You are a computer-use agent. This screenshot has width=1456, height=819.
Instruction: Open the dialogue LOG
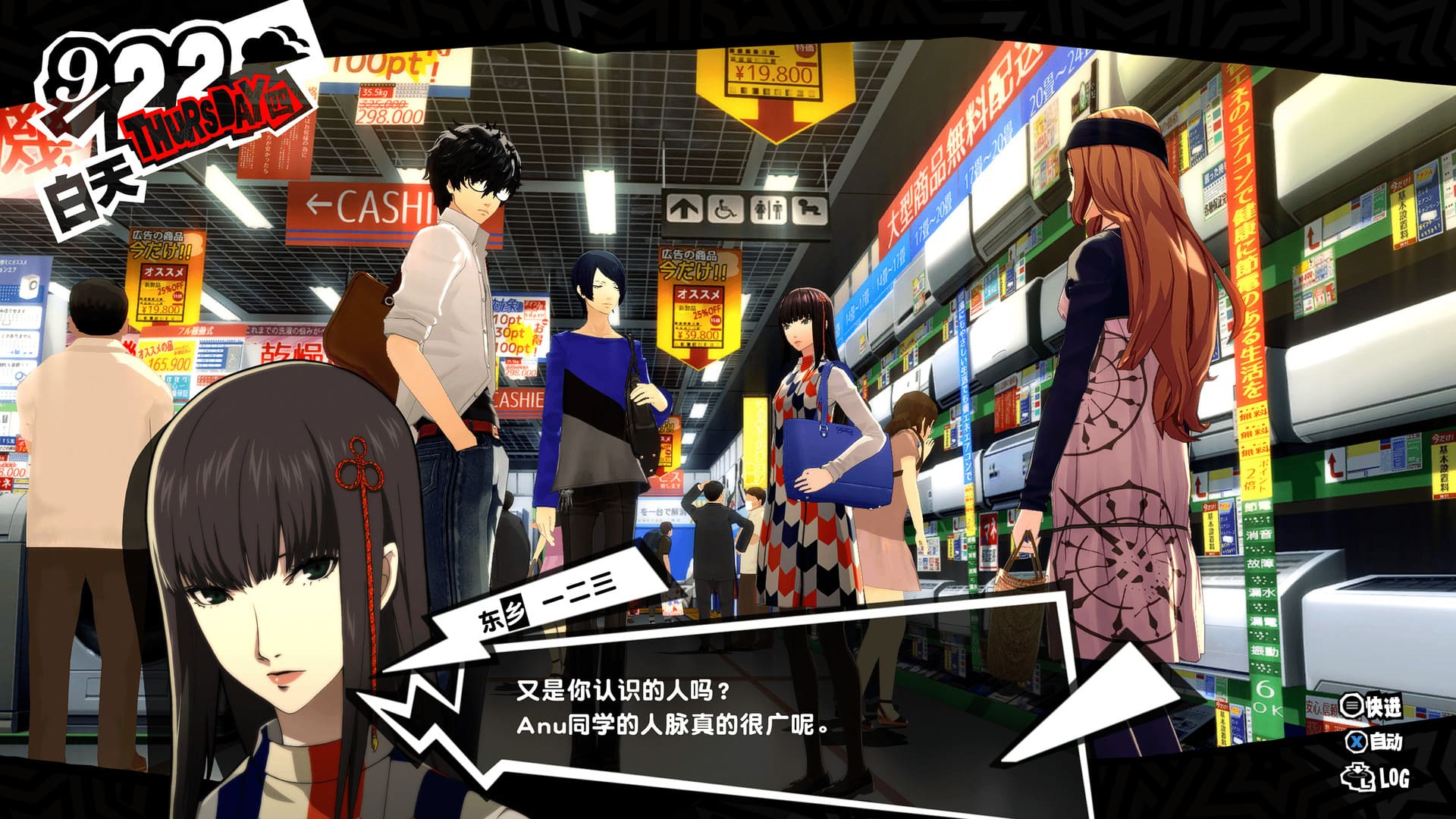point(1375,777)
